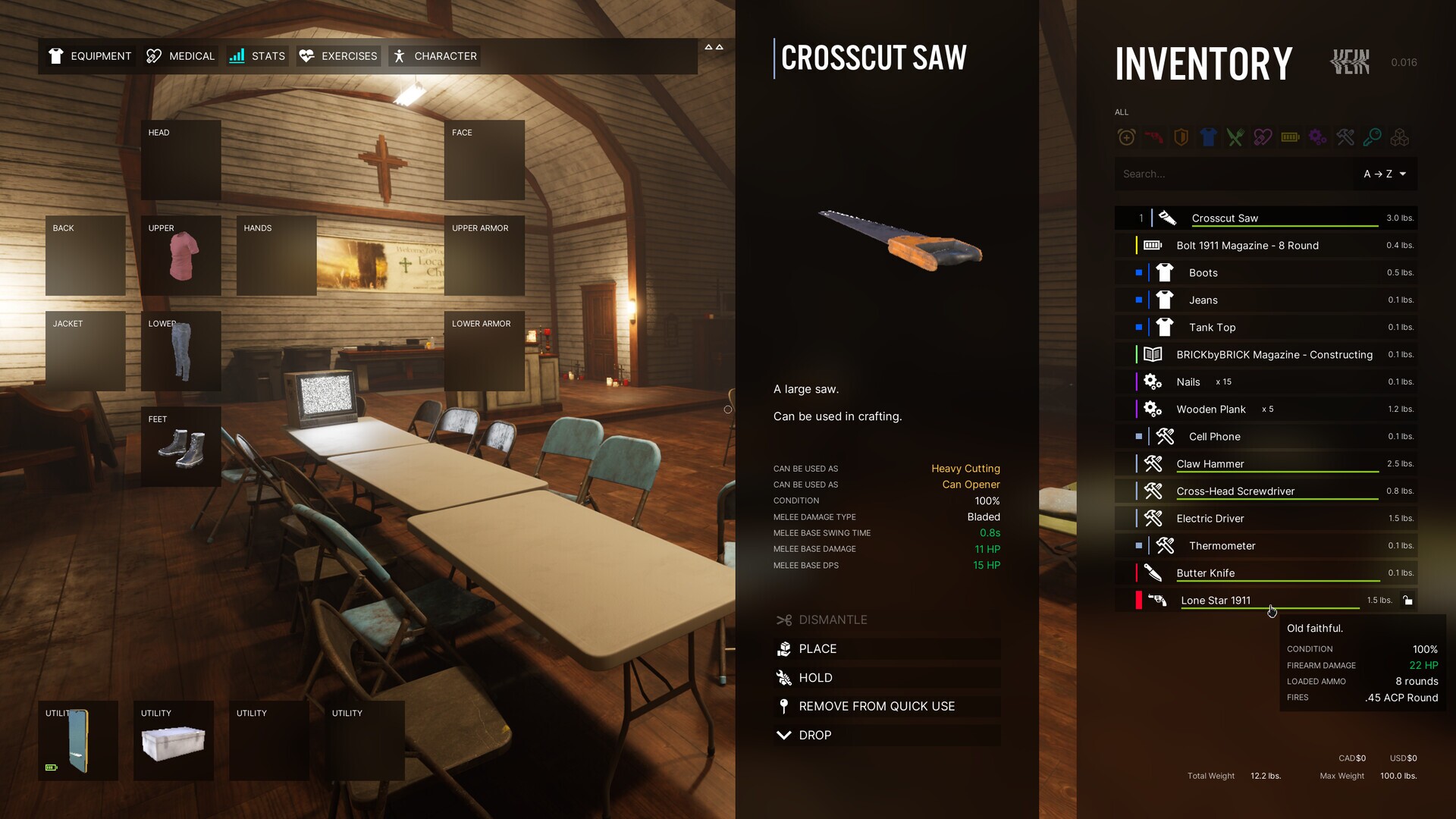Click the food filter knife-and-fork icon
The image size is (1456, 819).
click(x=1235, y=137)
